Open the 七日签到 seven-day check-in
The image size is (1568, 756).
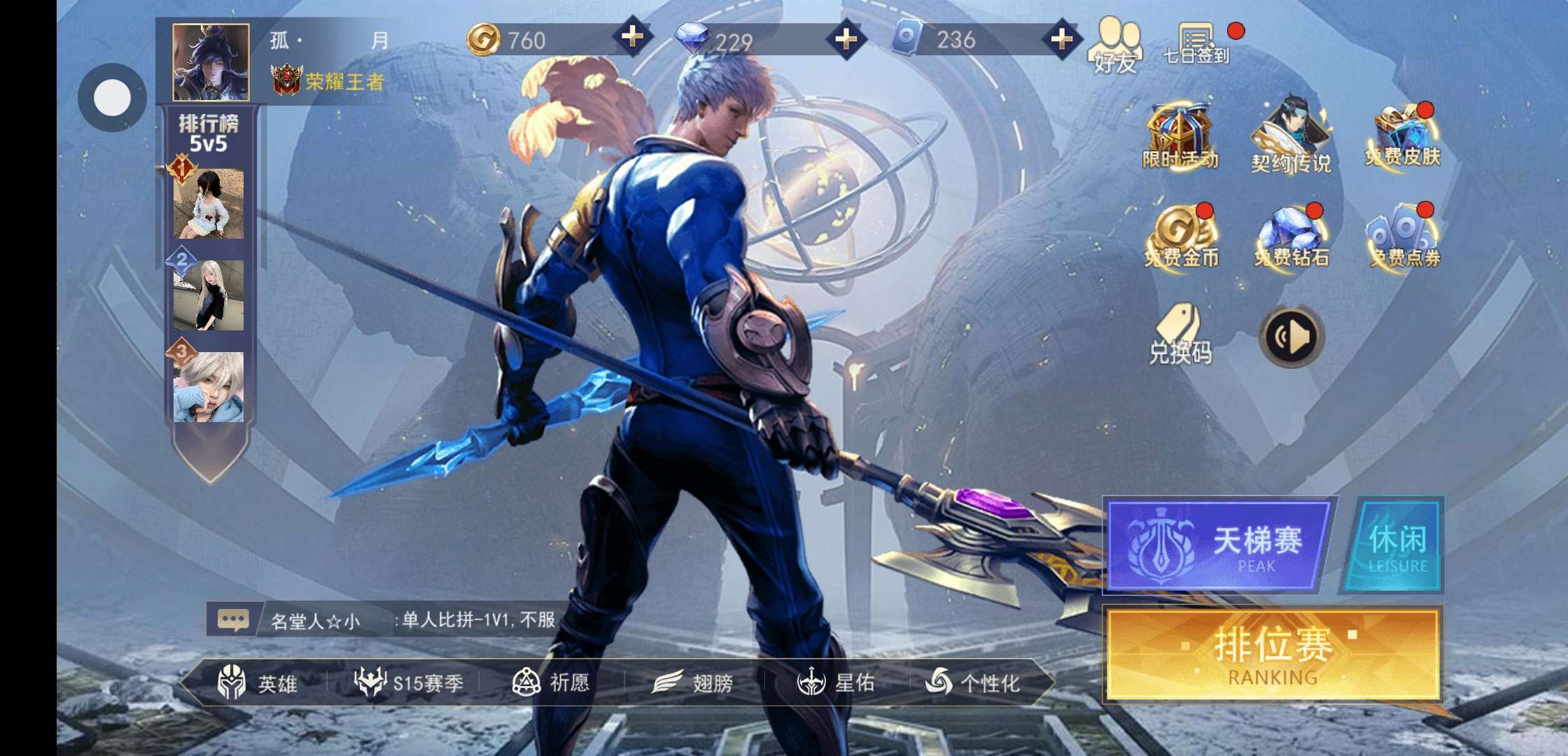(1196, 43)
